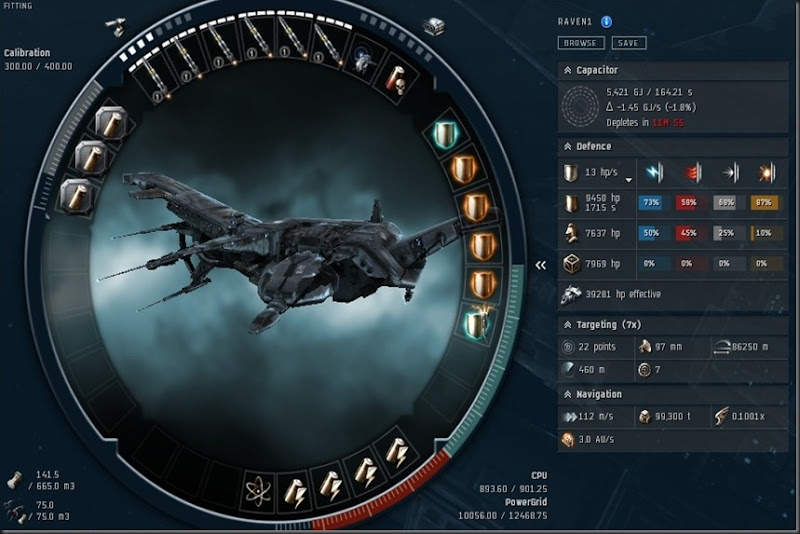Collapse the Defence section
The image size is (800, 534).
coord(567,146)
